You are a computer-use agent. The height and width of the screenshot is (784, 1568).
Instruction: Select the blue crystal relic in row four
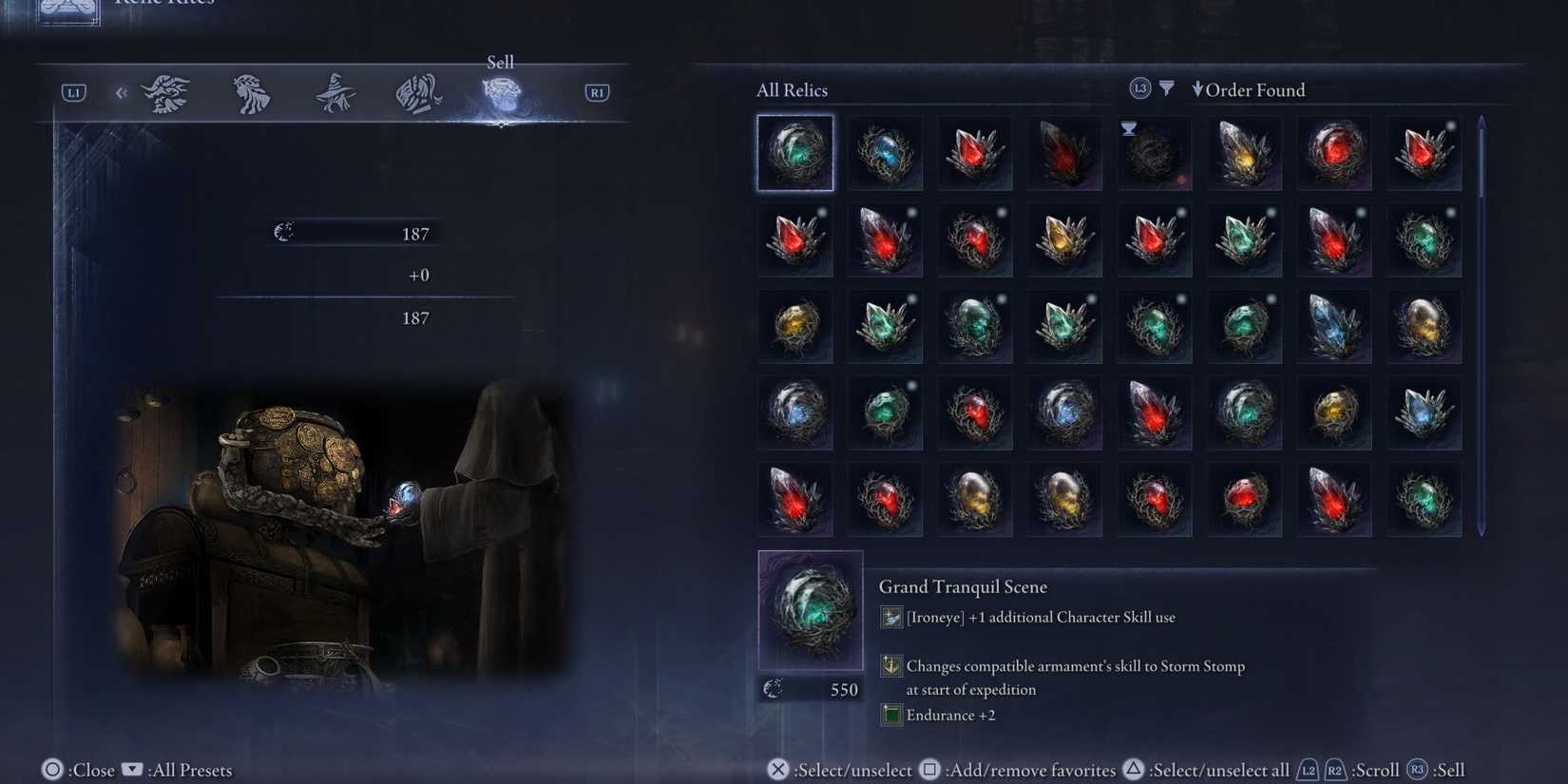(1425, 411)
